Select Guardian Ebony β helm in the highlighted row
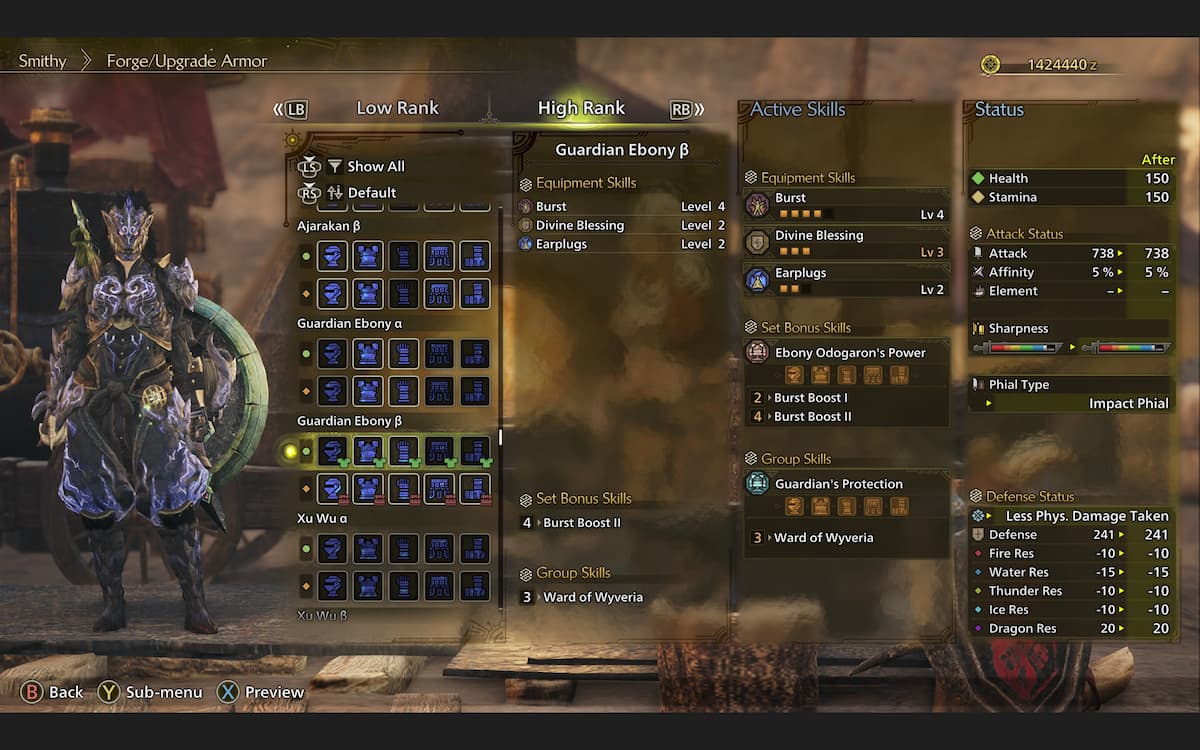The image size is (1200, 750). (x=332, y=451)
